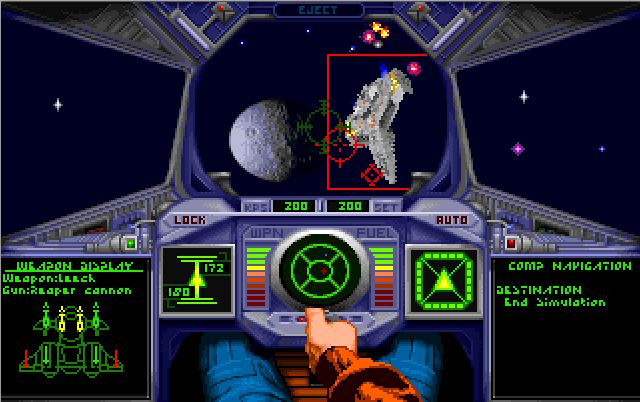Click the LOCK indicator light
The width and height of the screenshot is (640, 402).
pos(188,219)
